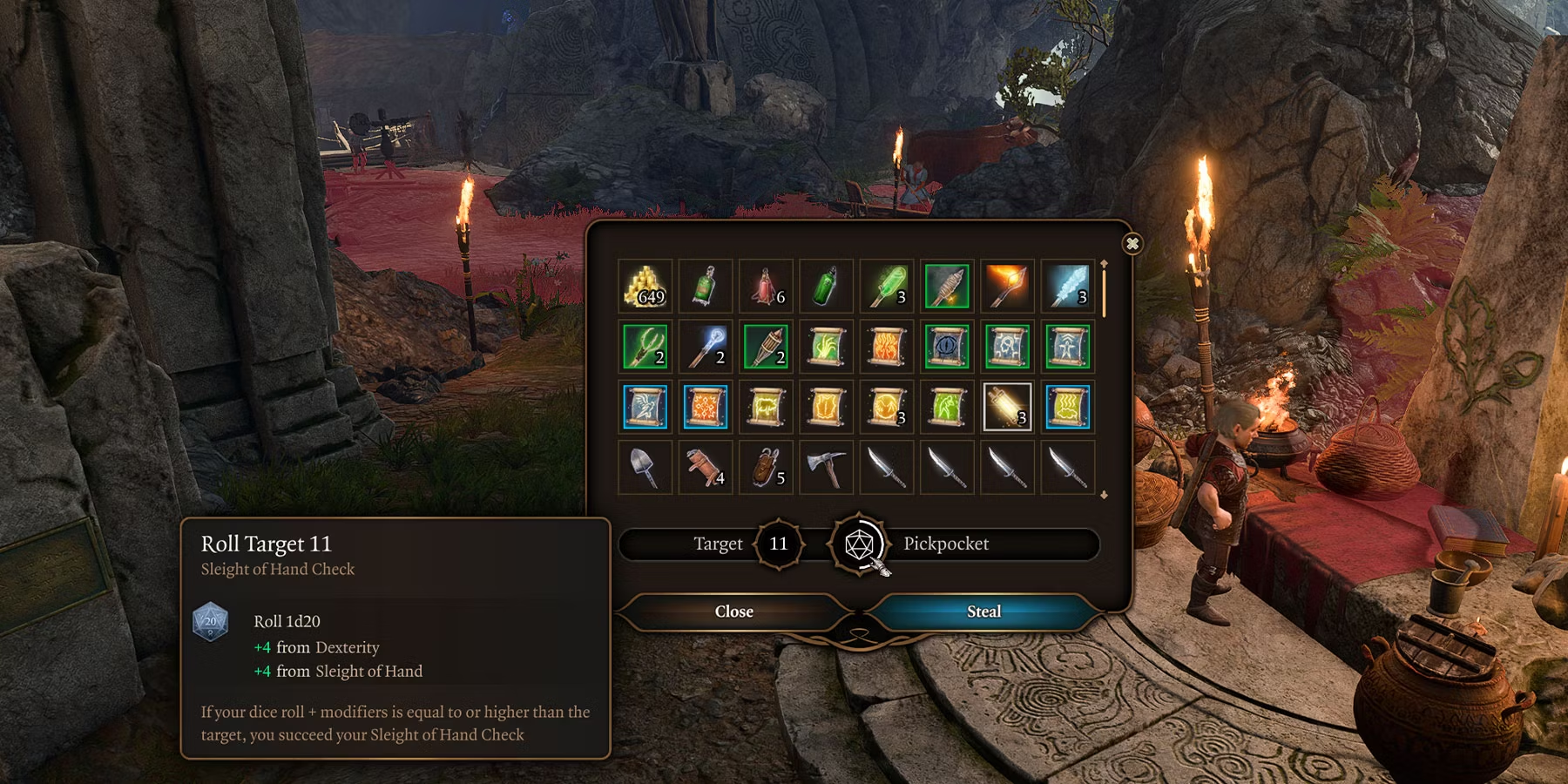The width and height of the screenshot is (1568, 784).
Task: Select the gold pile of 649 coins
Action: pyautogui.click(x=645, y=286)
